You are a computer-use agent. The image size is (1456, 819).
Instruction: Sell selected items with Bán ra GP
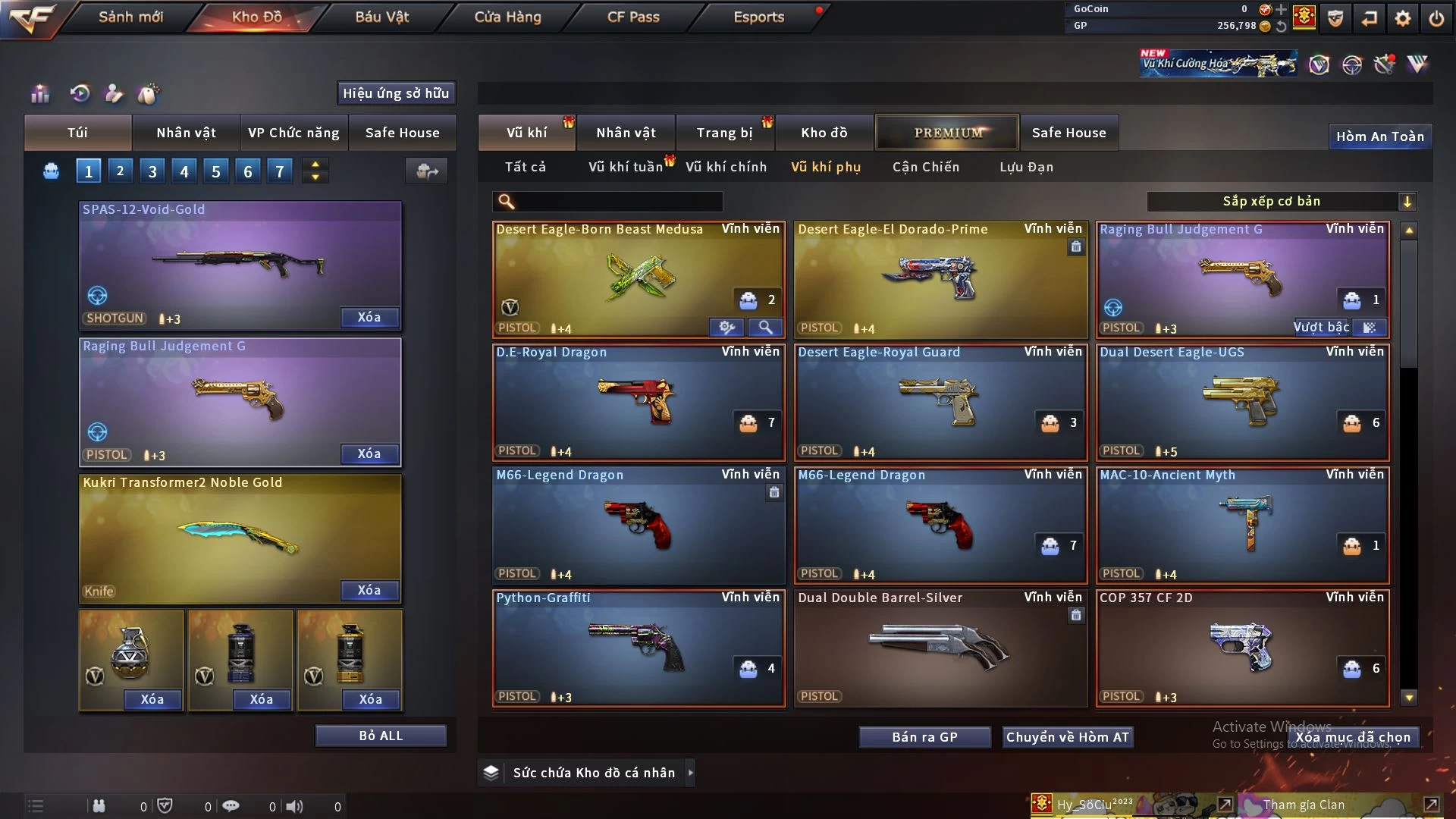pos(924,737)
